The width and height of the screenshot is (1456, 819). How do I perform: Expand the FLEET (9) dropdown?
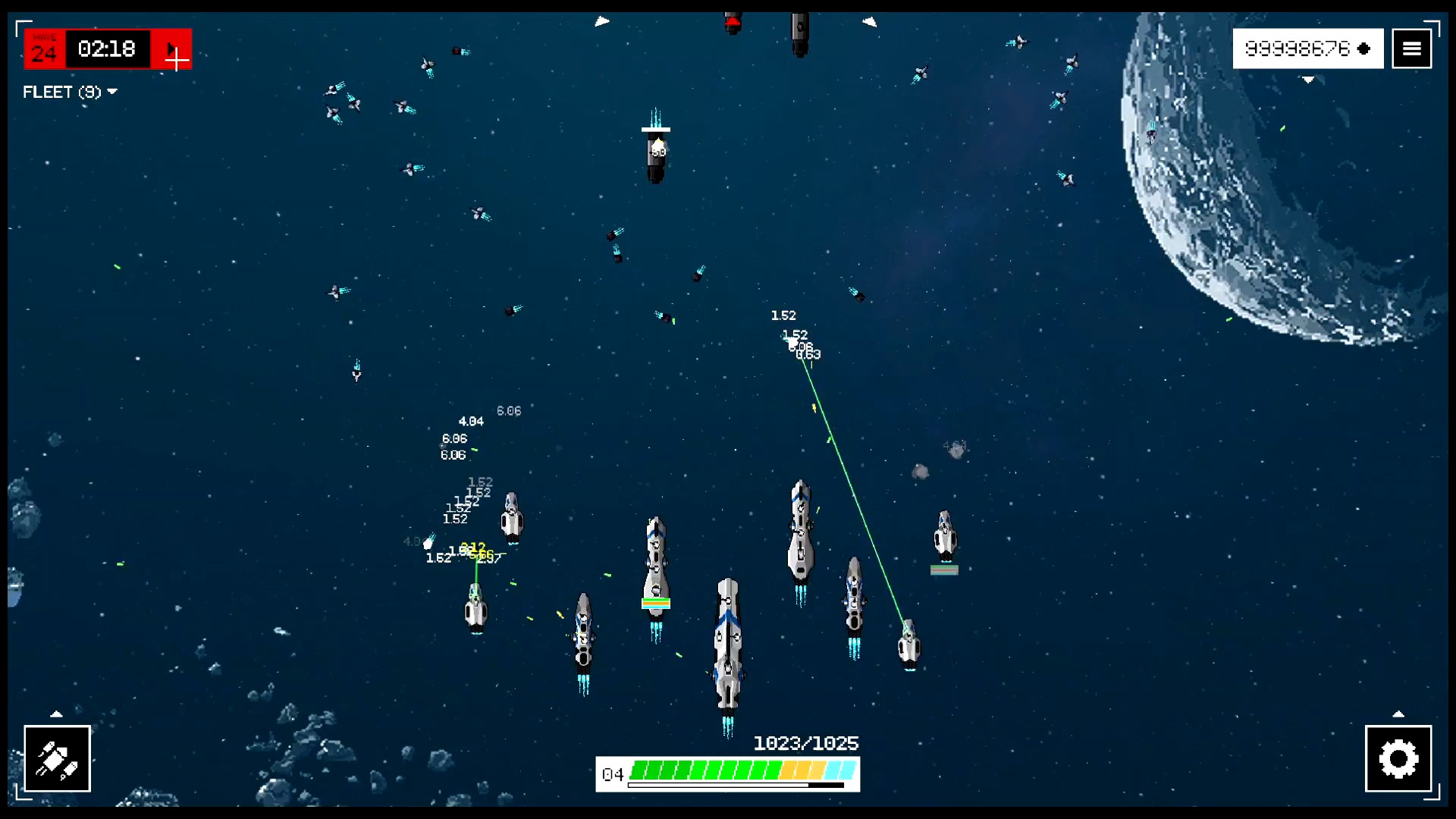[70, 92]
